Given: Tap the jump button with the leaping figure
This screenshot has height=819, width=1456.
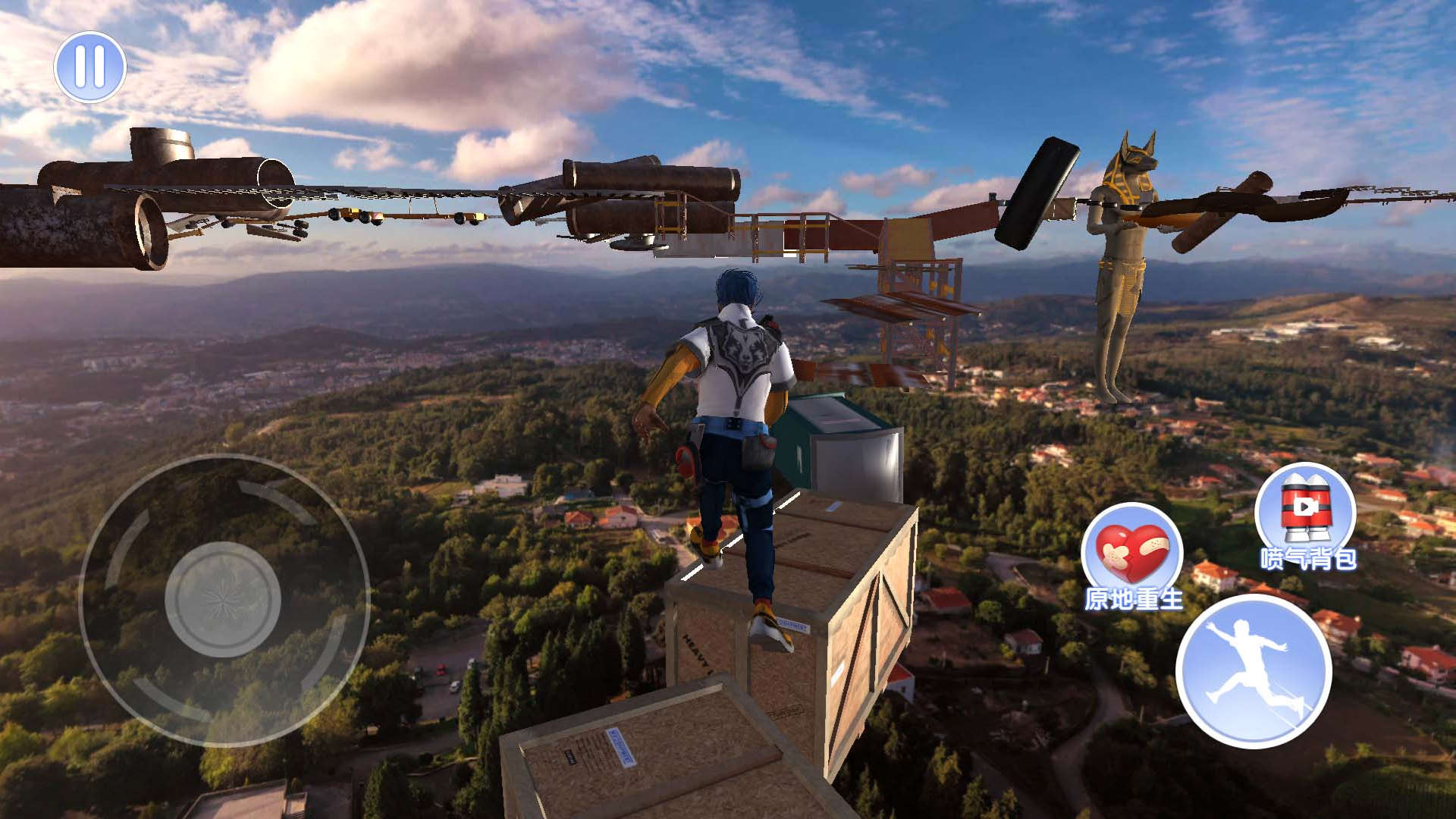Looking at the screenshot, I should coord(1254,670).
